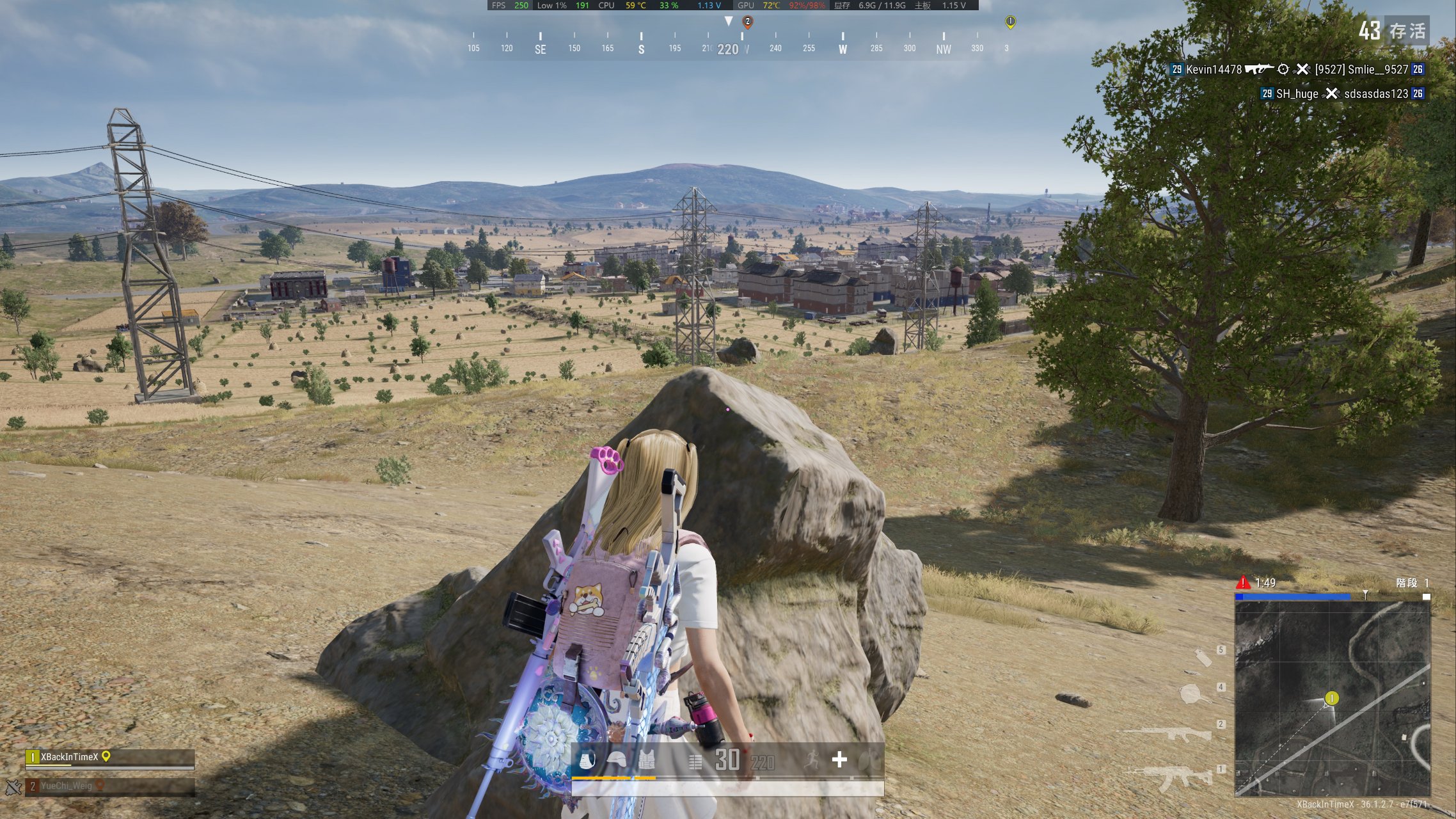Select the slot 5 throwable grenade
Screen dimensions: 1456x819
pos(1203,657)
